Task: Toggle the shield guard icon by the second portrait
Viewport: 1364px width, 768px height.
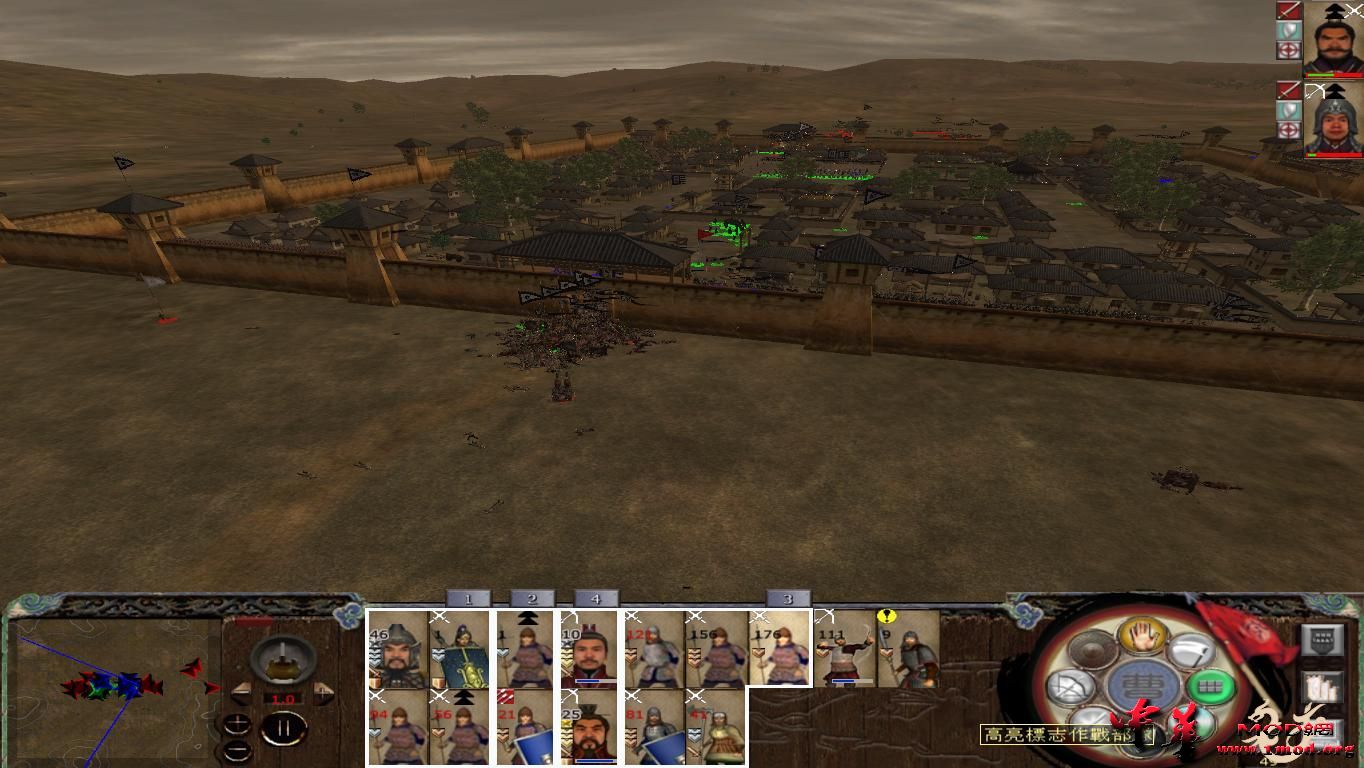Action: click(1288, 111)
